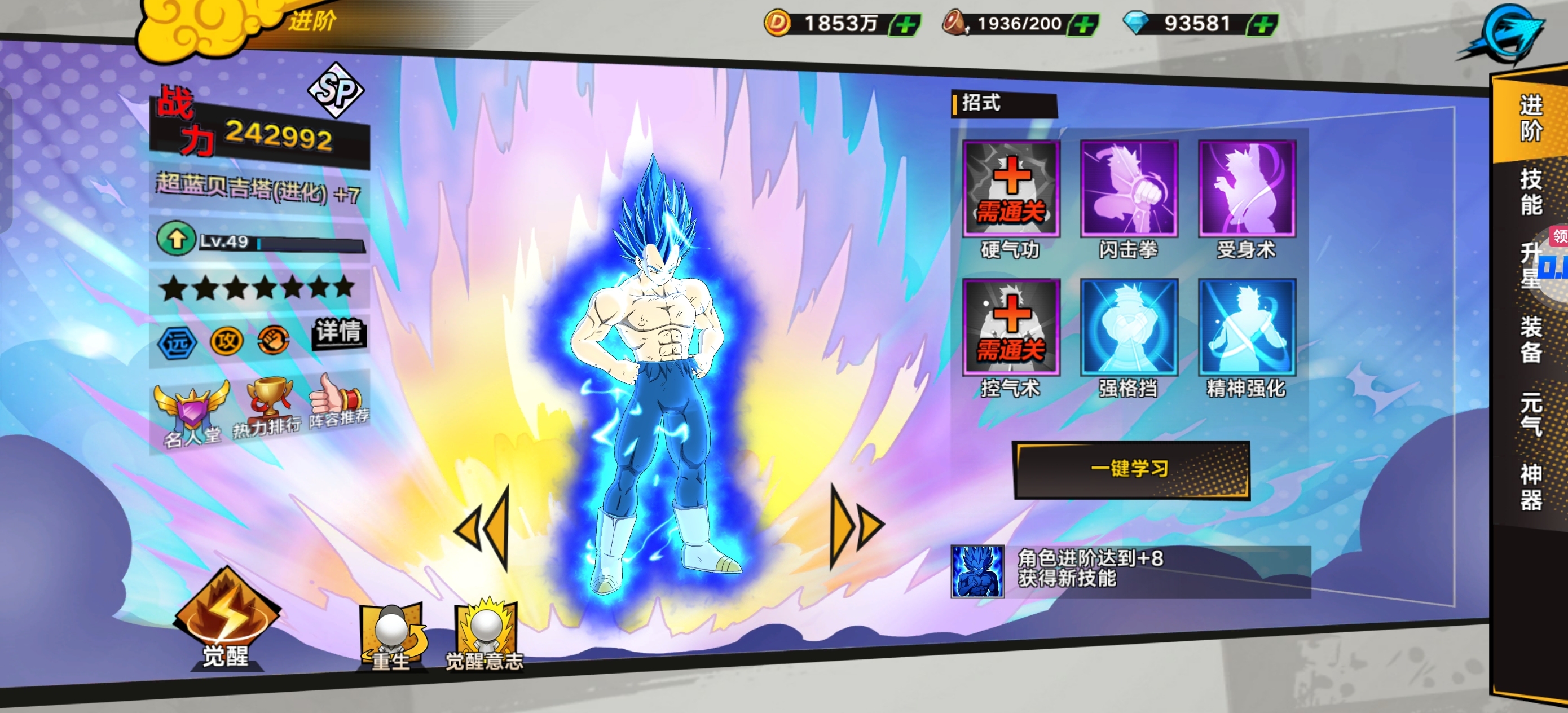Select the 强格挡 skill icon
The image size is (1568, 713).
[x=1129, y=327]
